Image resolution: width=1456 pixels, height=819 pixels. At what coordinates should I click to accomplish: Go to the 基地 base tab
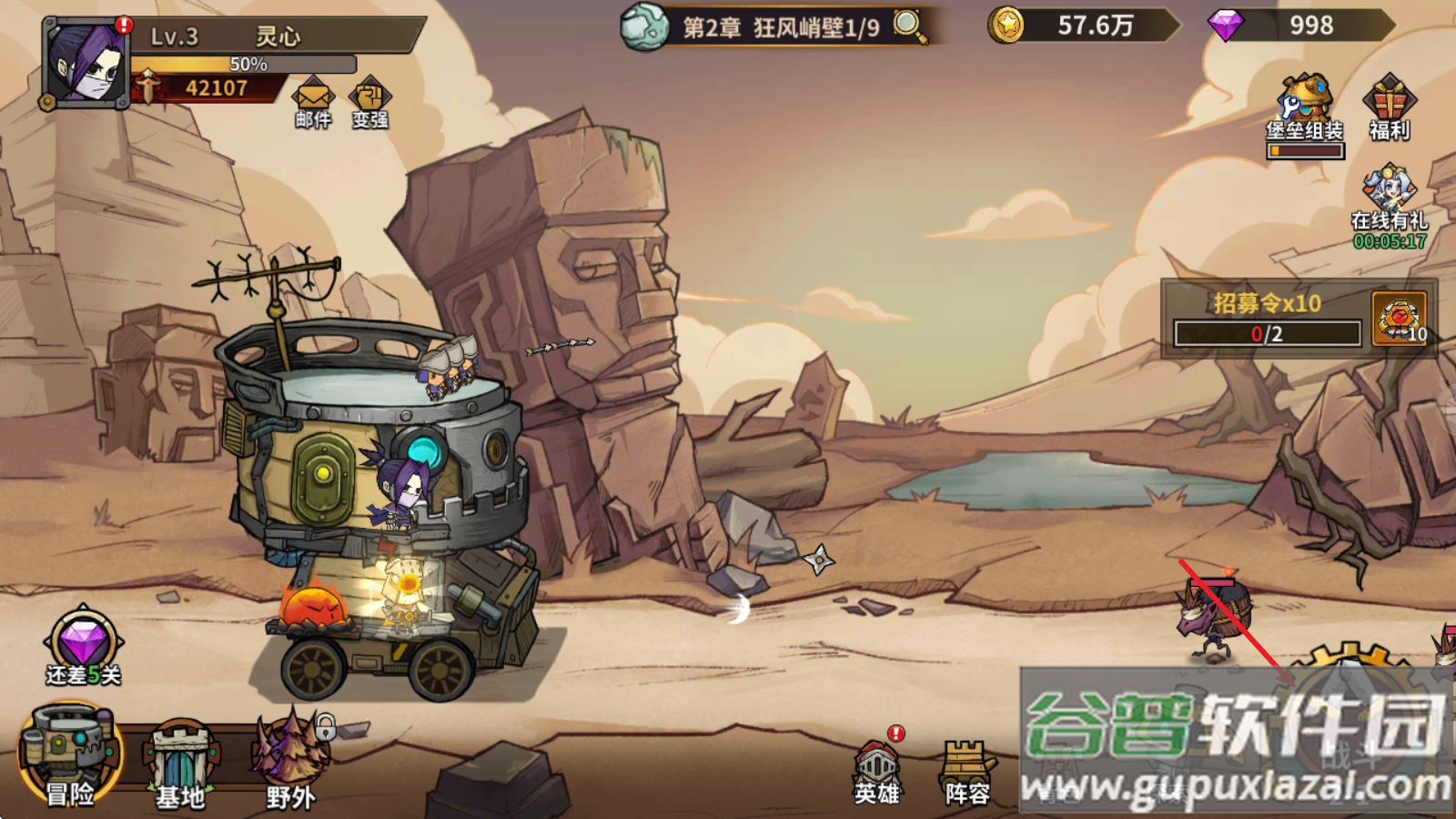(180, 763)
